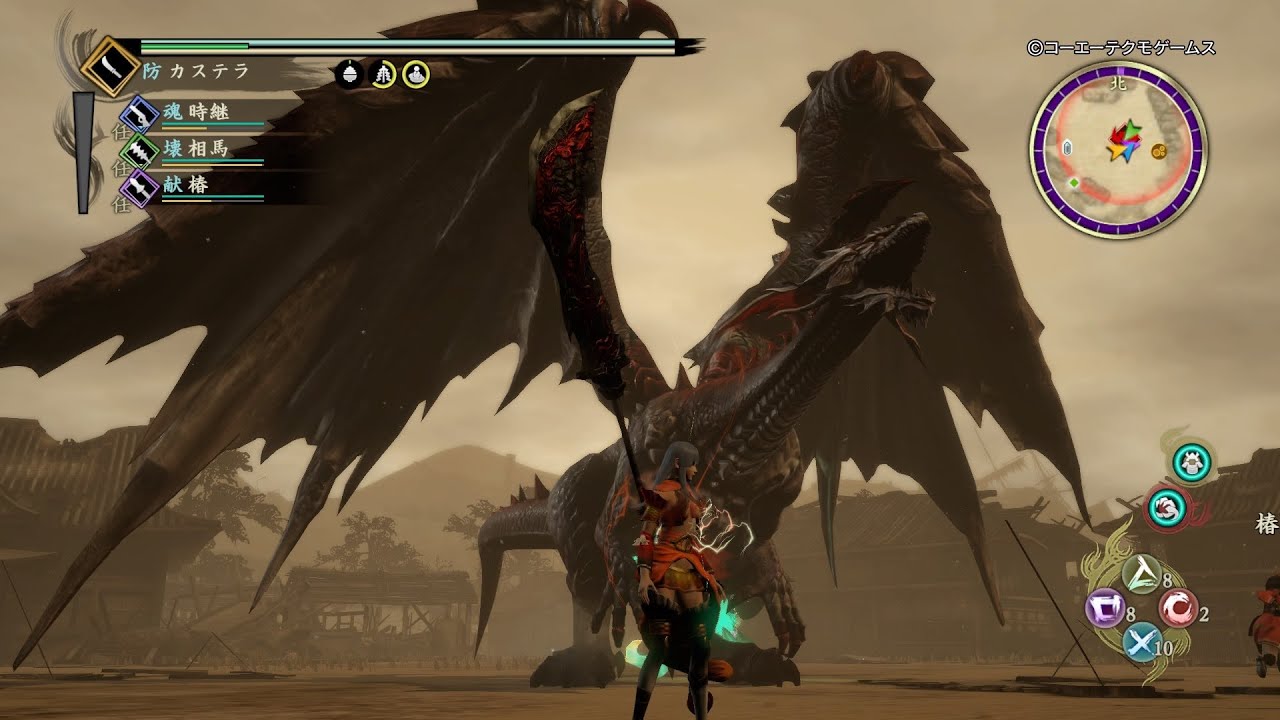Image resolution: width=1280 pixels, height=720 pixels.
Task: Click the green diamond marker on minimap
Action: [1073, 183]
